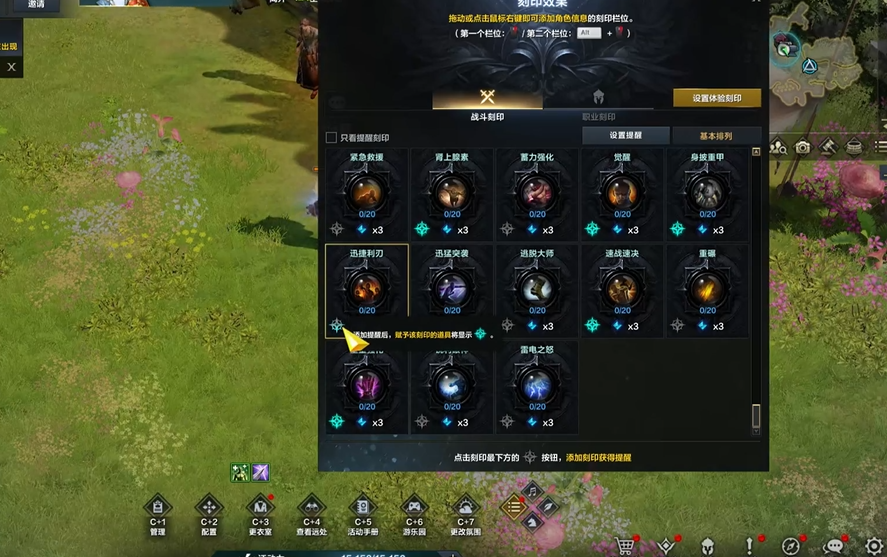Select the 觉醒 engraving icon
The image size is (887, 557).
622,193
